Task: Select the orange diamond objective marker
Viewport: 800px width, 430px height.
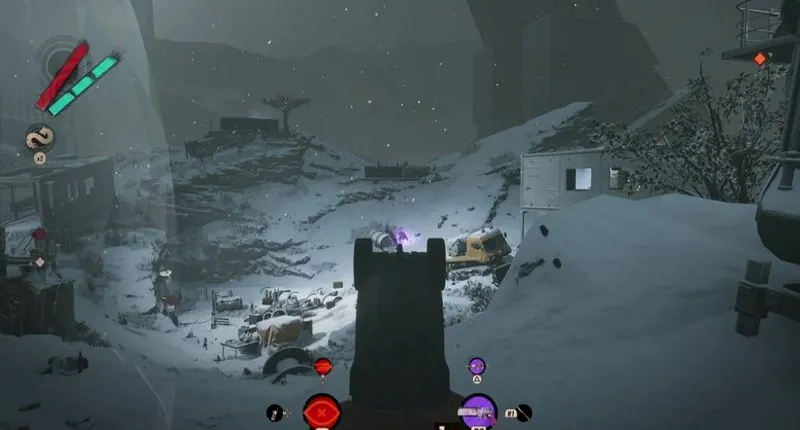Action: pyautogui.click(x=759, y=59)
